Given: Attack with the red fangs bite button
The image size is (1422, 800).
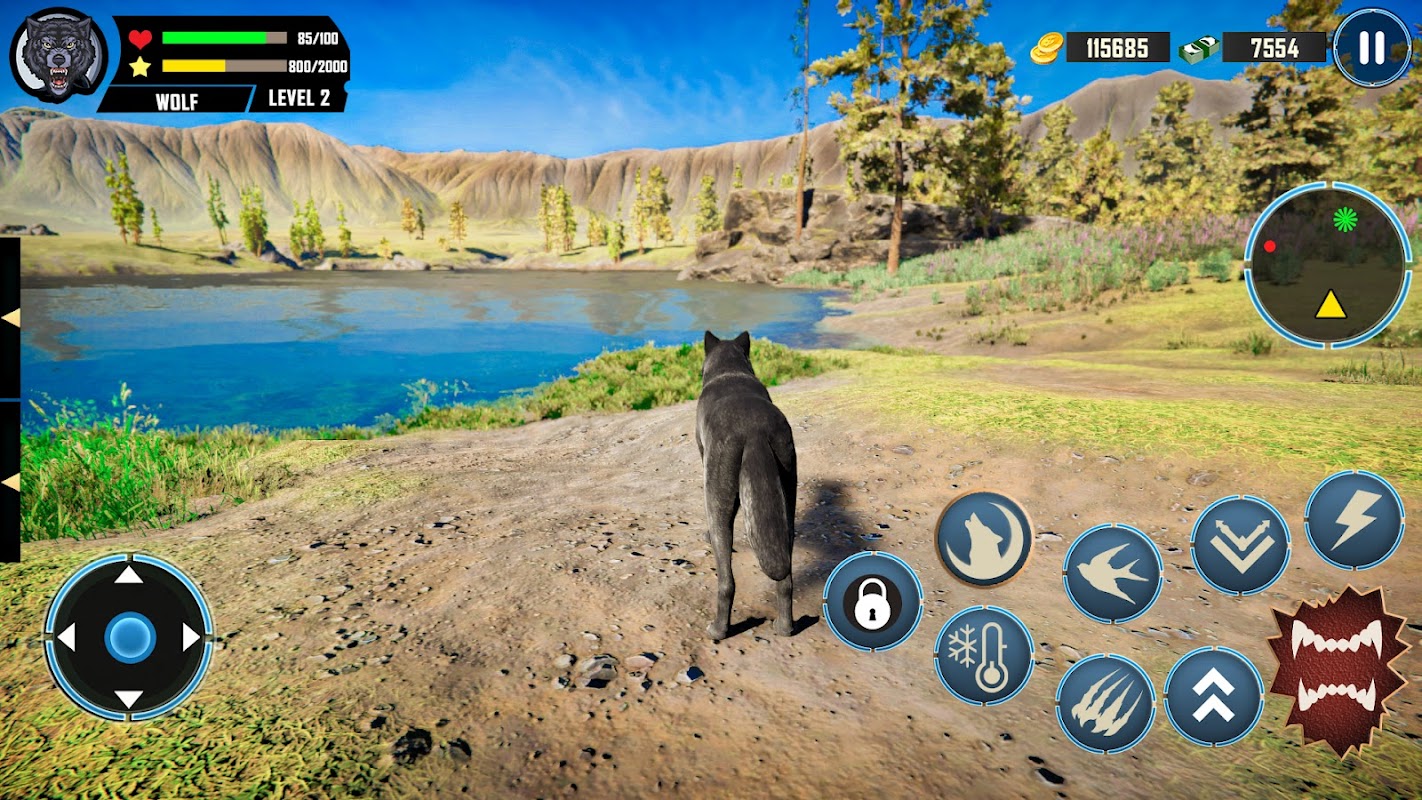Looking at the screenshot, I should pyautogui.click(x=1336, y=669).
